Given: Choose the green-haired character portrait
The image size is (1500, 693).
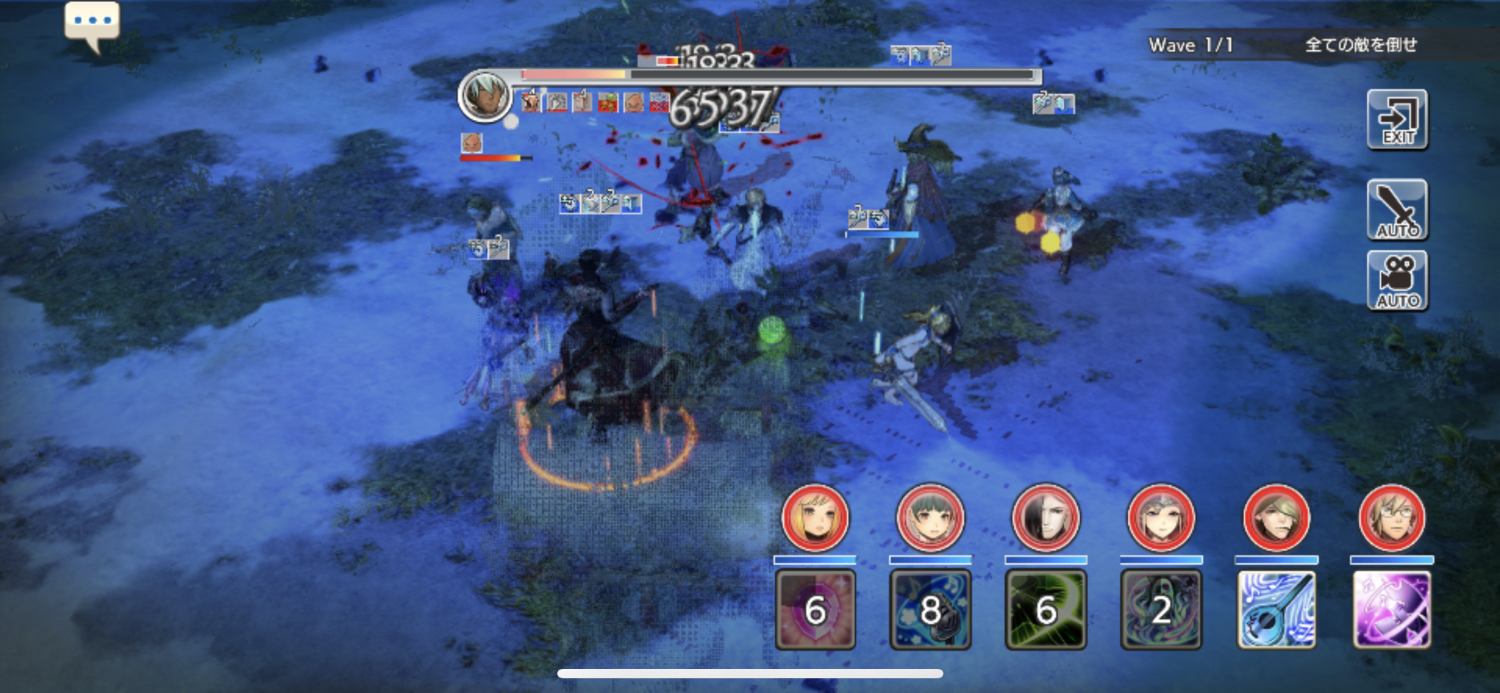Looking at the screenshot, I should pyautogui.click(x=930, y=518).
